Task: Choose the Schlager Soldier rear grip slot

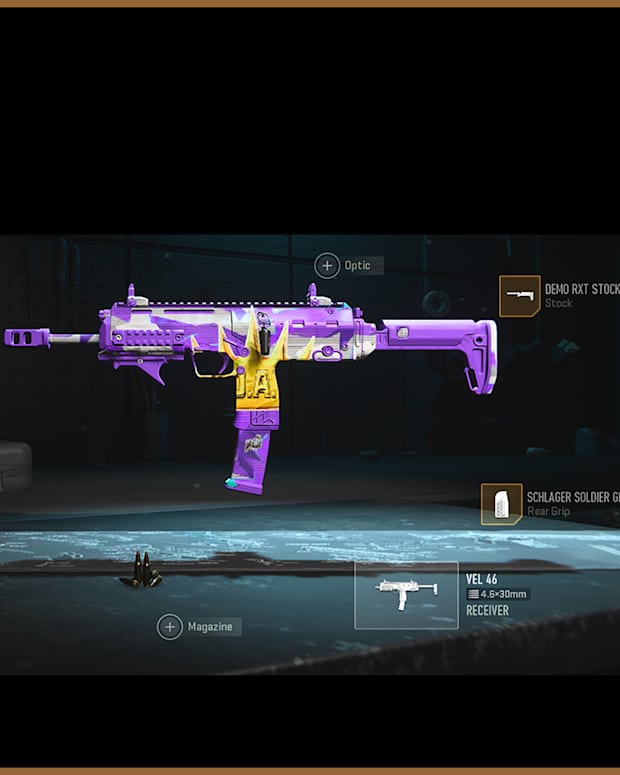Action: (x=501, y=504)
